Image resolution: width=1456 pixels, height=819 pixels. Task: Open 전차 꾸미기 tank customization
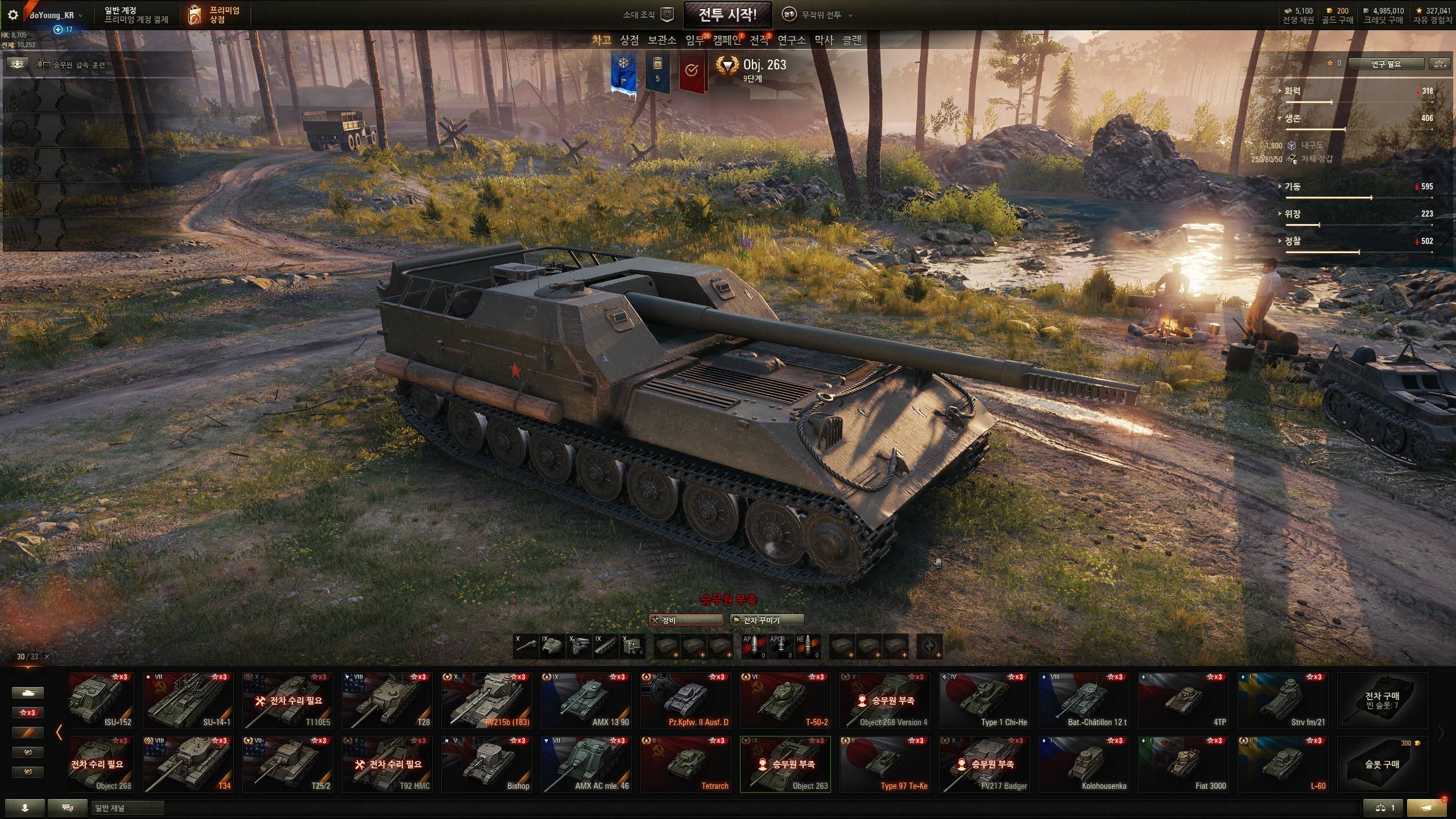point(767,620)
